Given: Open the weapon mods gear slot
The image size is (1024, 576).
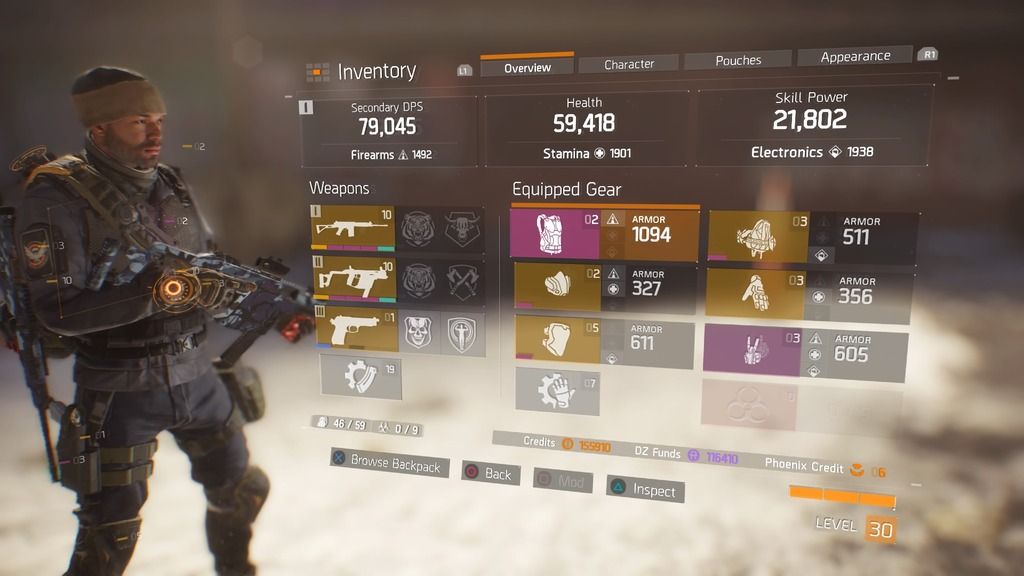Looking at the screenshot, I should (360, 377).
